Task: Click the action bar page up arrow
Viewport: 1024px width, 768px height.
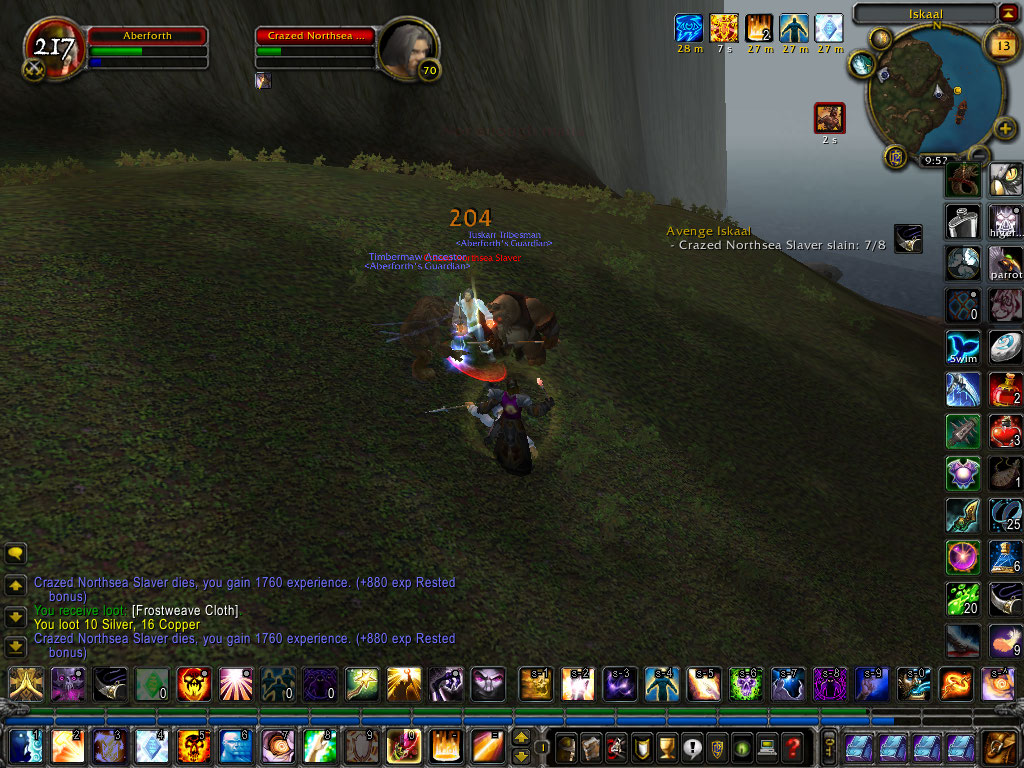Action: [x=521, y=738]
